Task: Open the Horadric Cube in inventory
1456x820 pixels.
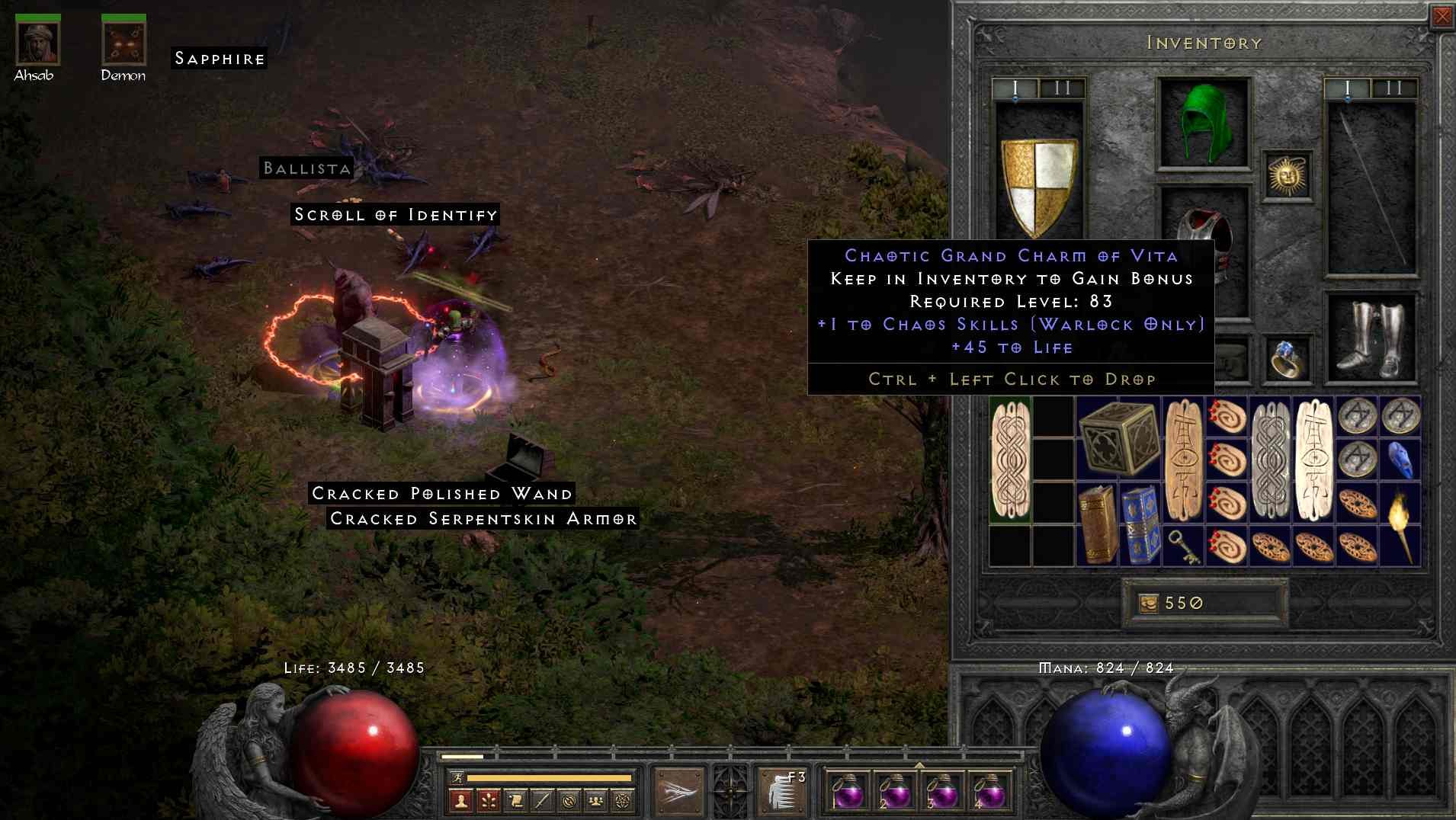Action: coord(1121,438)
